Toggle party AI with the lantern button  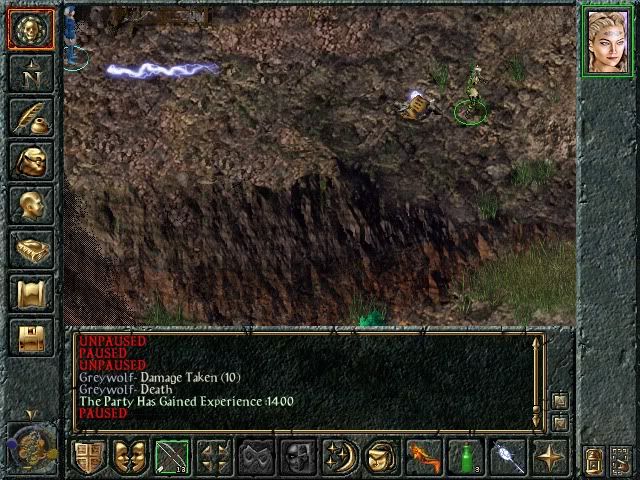click(x=592, y=461)
